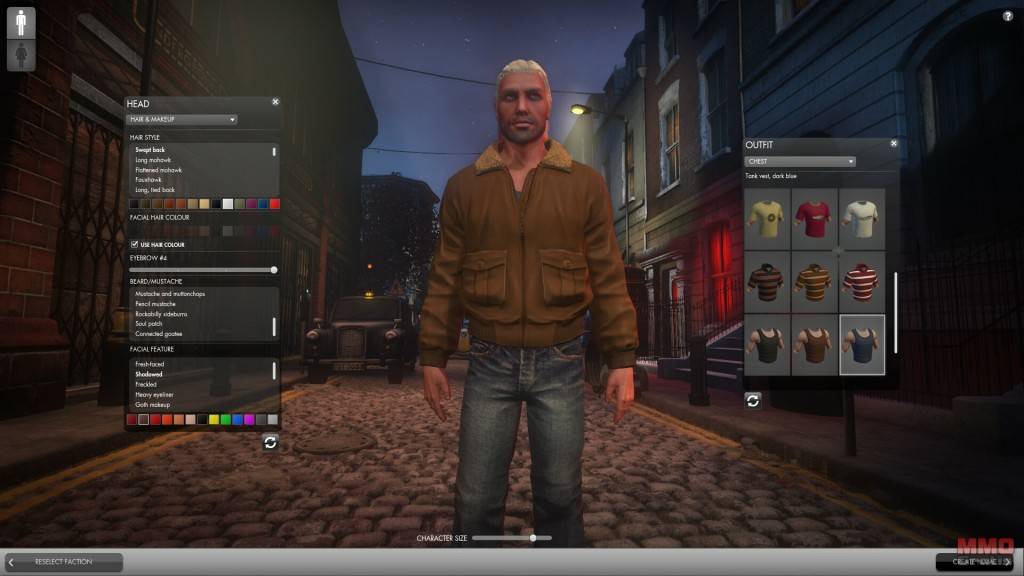1024x576 pixels.
Task: Open the Chest category dropdown
Action: tap(800, 161)
